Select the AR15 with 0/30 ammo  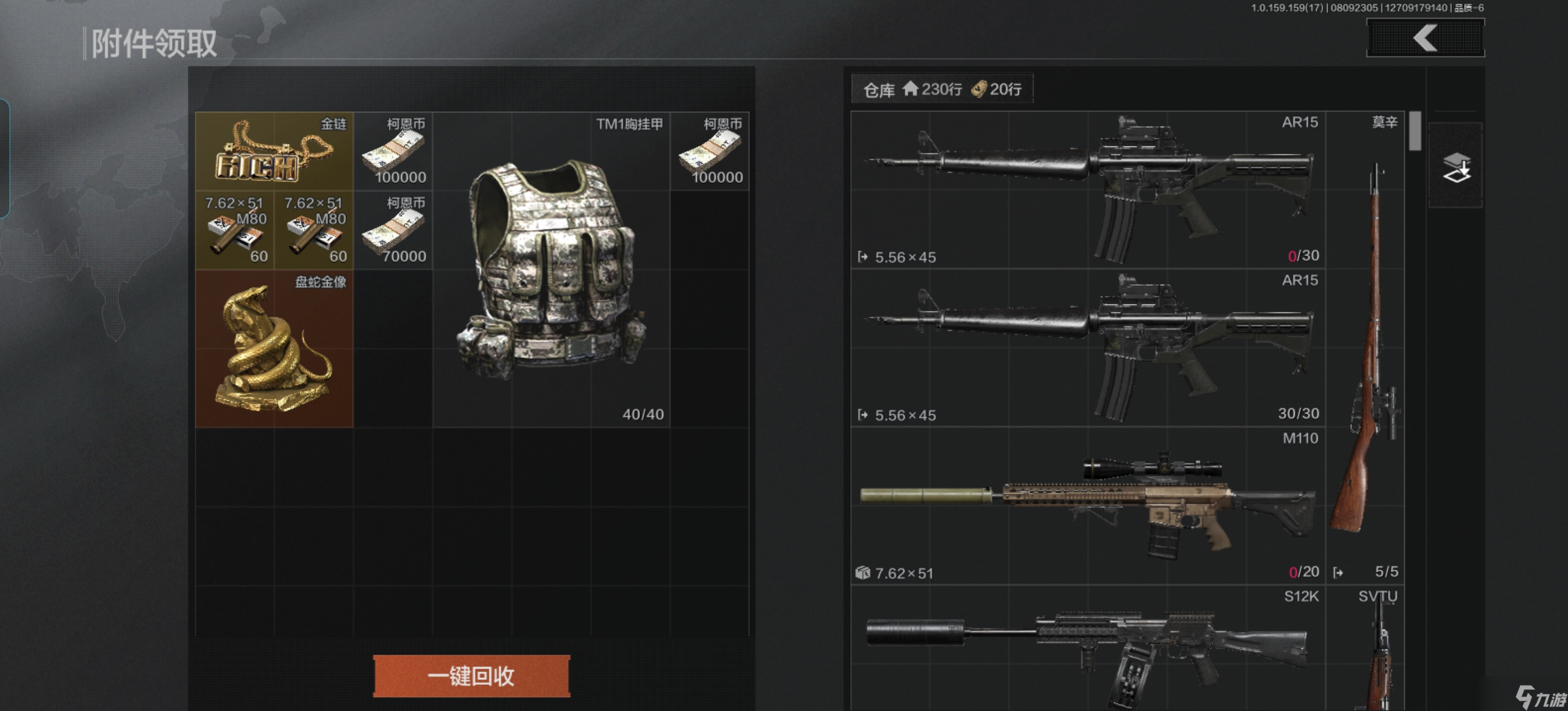tap(1088, 190)
